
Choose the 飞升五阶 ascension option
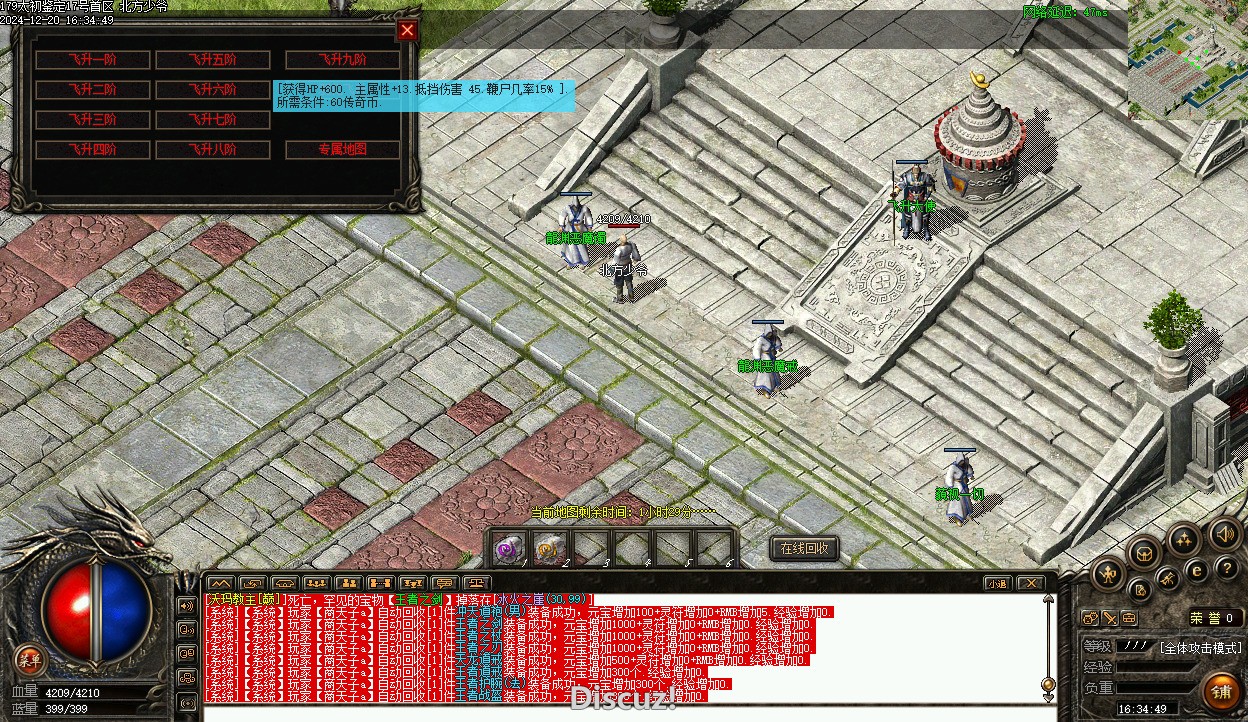point(212,60)
